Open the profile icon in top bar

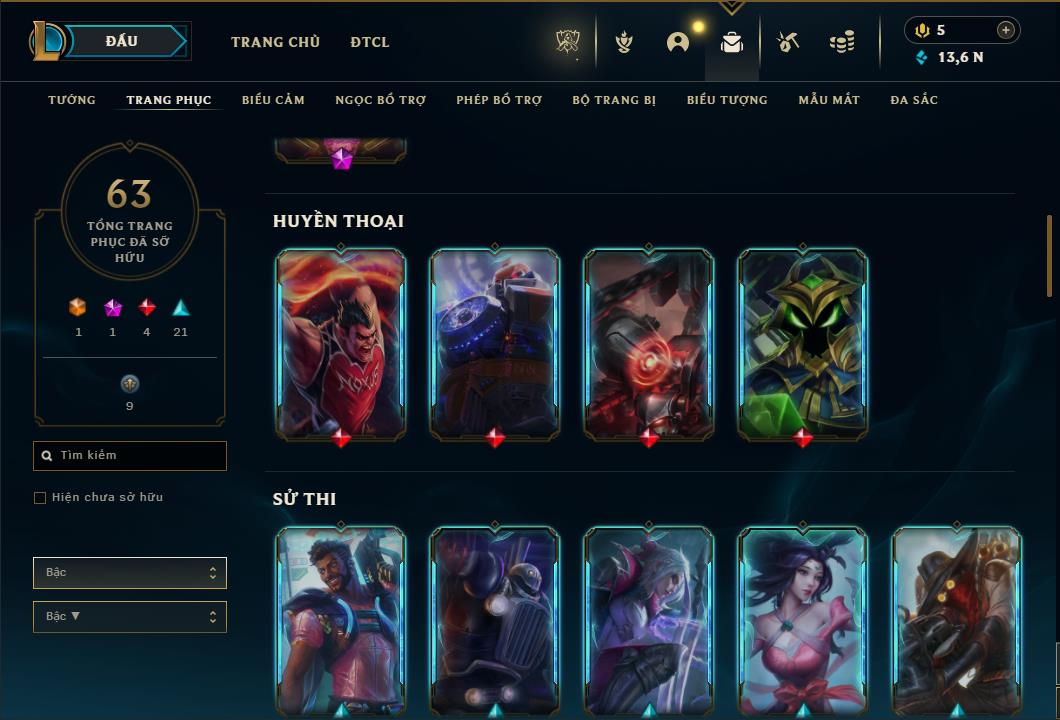pos(678,42)
